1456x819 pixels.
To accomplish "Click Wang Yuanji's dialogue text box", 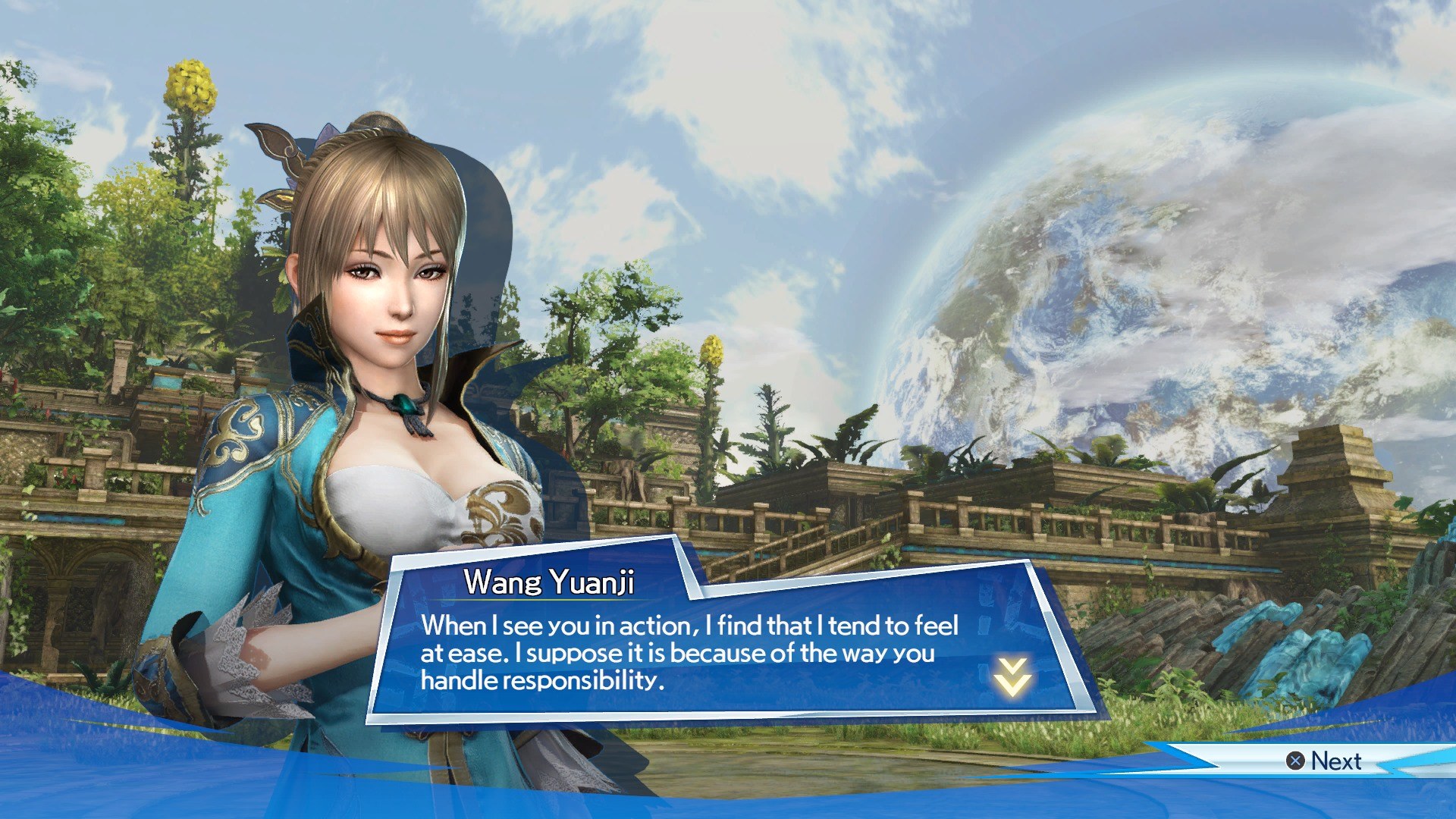I will click(x=690, y=653).
